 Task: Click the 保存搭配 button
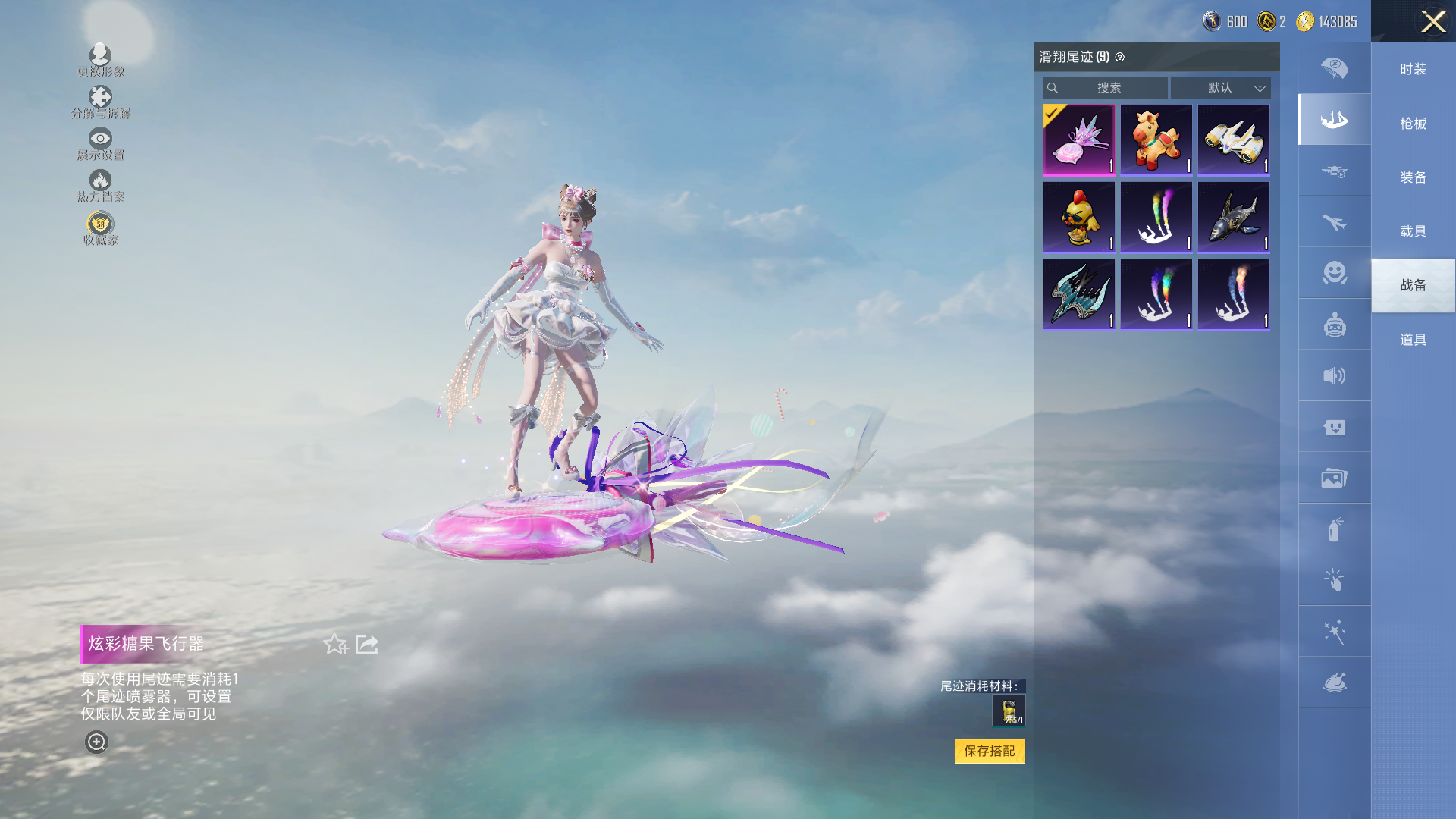(989, 751)
